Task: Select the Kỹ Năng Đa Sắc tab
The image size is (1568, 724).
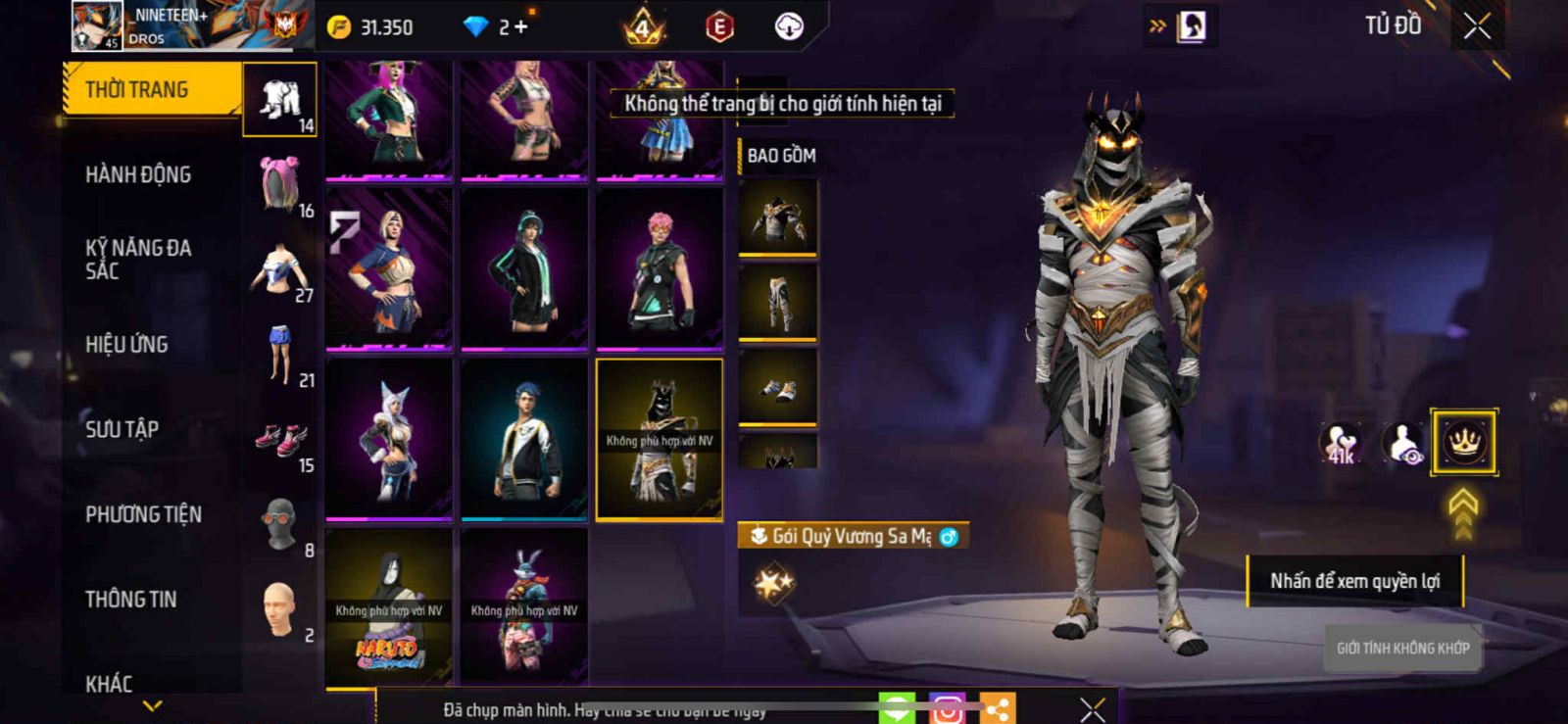Action: [138, 260]
